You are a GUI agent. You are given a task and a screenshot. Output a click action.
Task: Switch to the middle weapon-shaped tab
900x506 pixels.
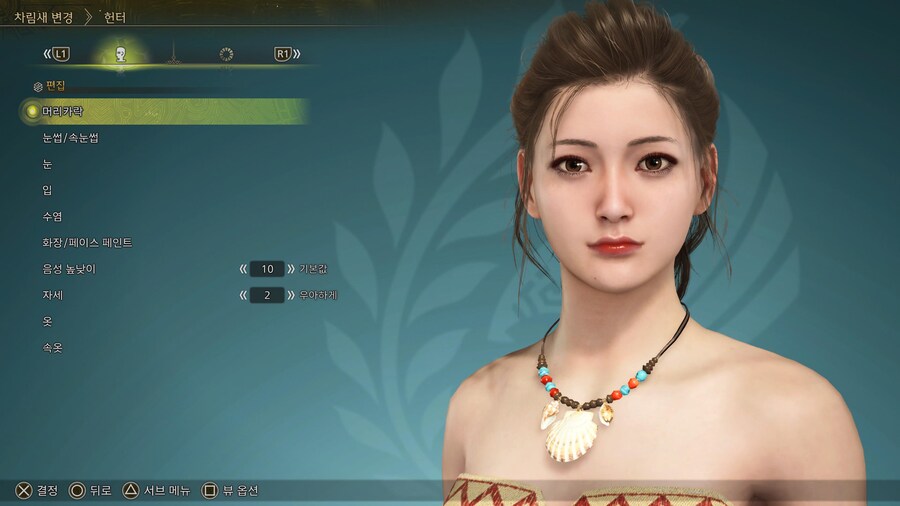173,54
